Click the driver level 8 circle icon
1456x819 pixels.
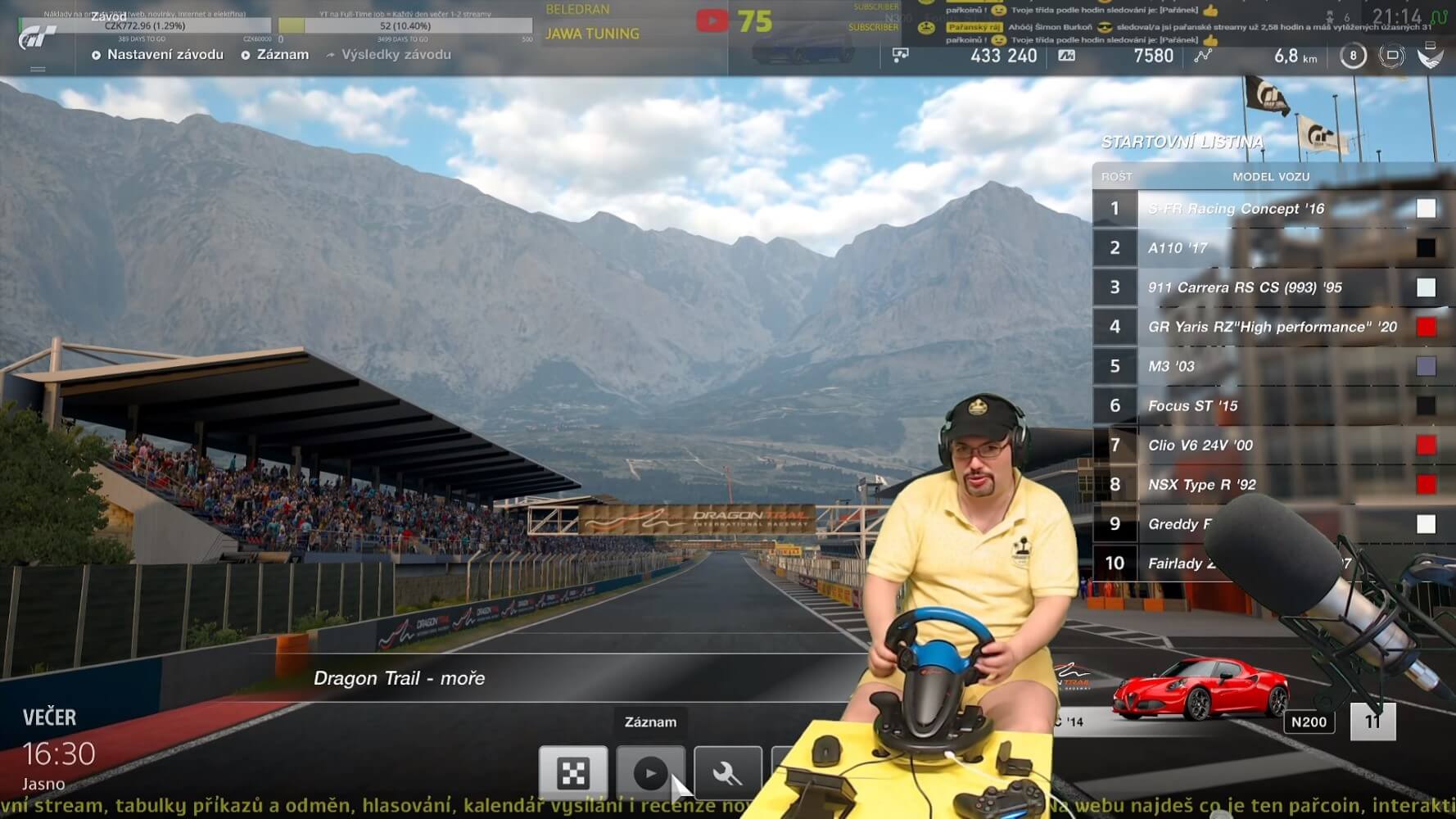point(1354,57)
